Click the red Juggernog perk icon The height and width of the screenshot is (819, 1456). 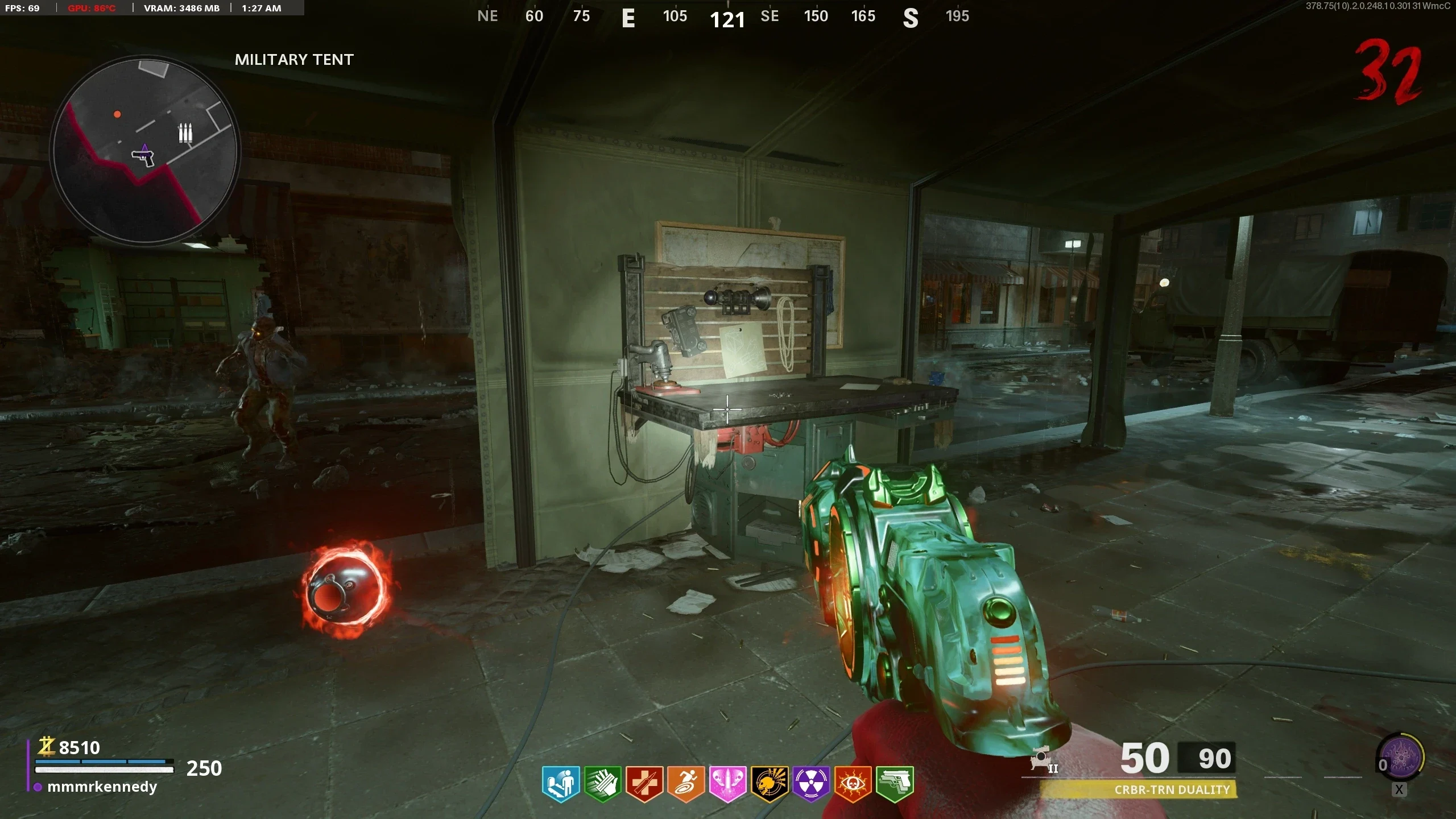coord(644,784)
